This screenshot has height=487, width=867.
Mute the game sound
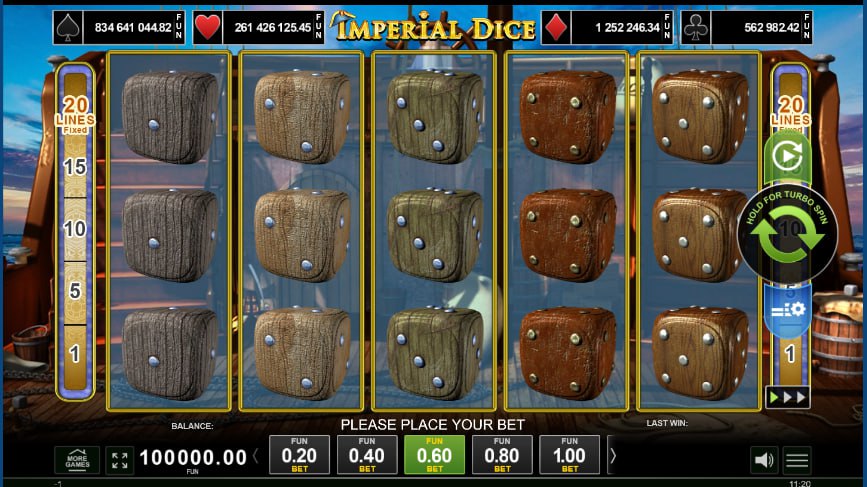(764, 460)
